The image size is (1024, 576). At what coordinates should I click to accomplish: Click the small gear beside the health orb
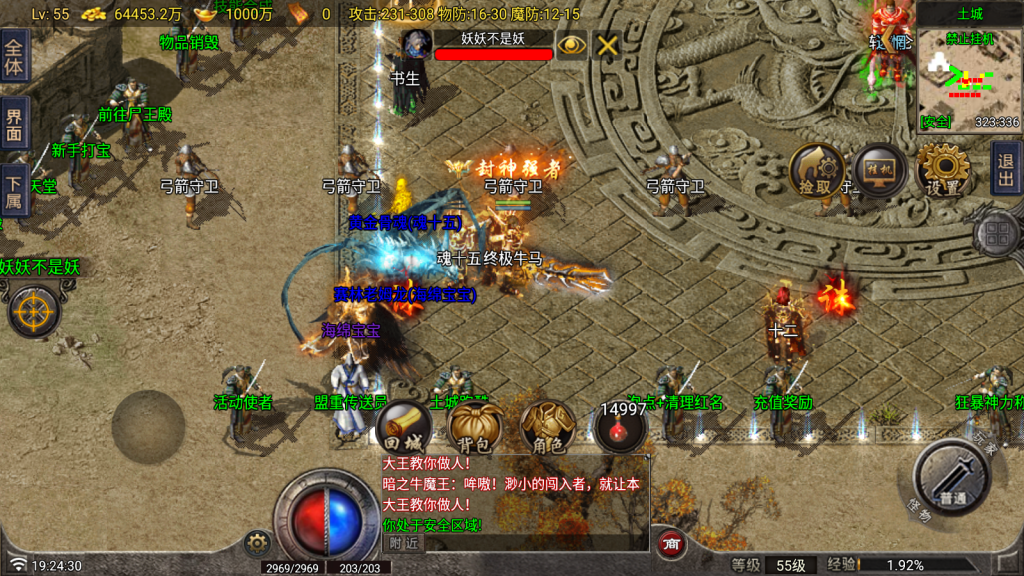[x=257, y=543]
